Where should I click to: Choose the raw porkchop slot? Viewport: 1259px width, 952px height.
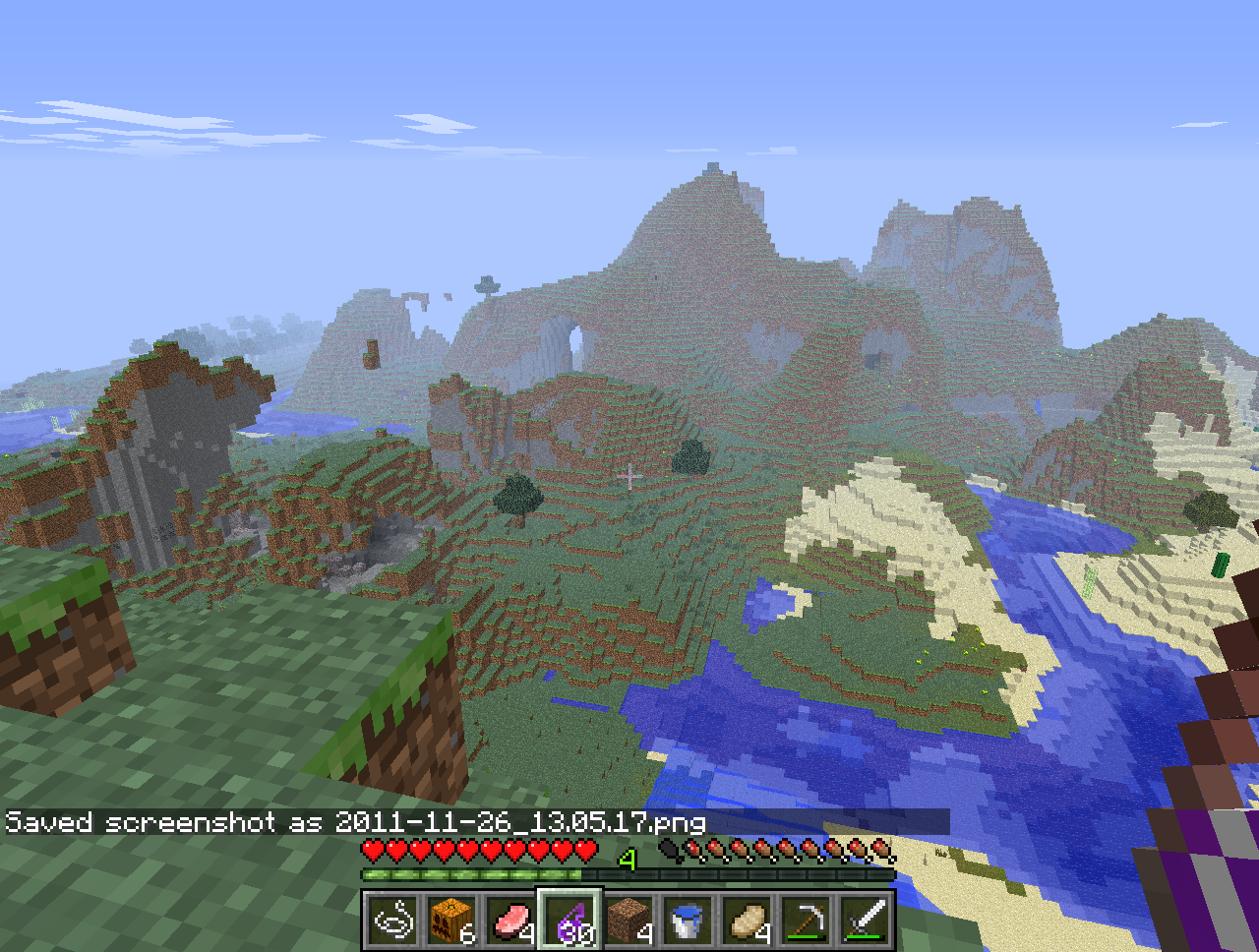pos(510,922)
